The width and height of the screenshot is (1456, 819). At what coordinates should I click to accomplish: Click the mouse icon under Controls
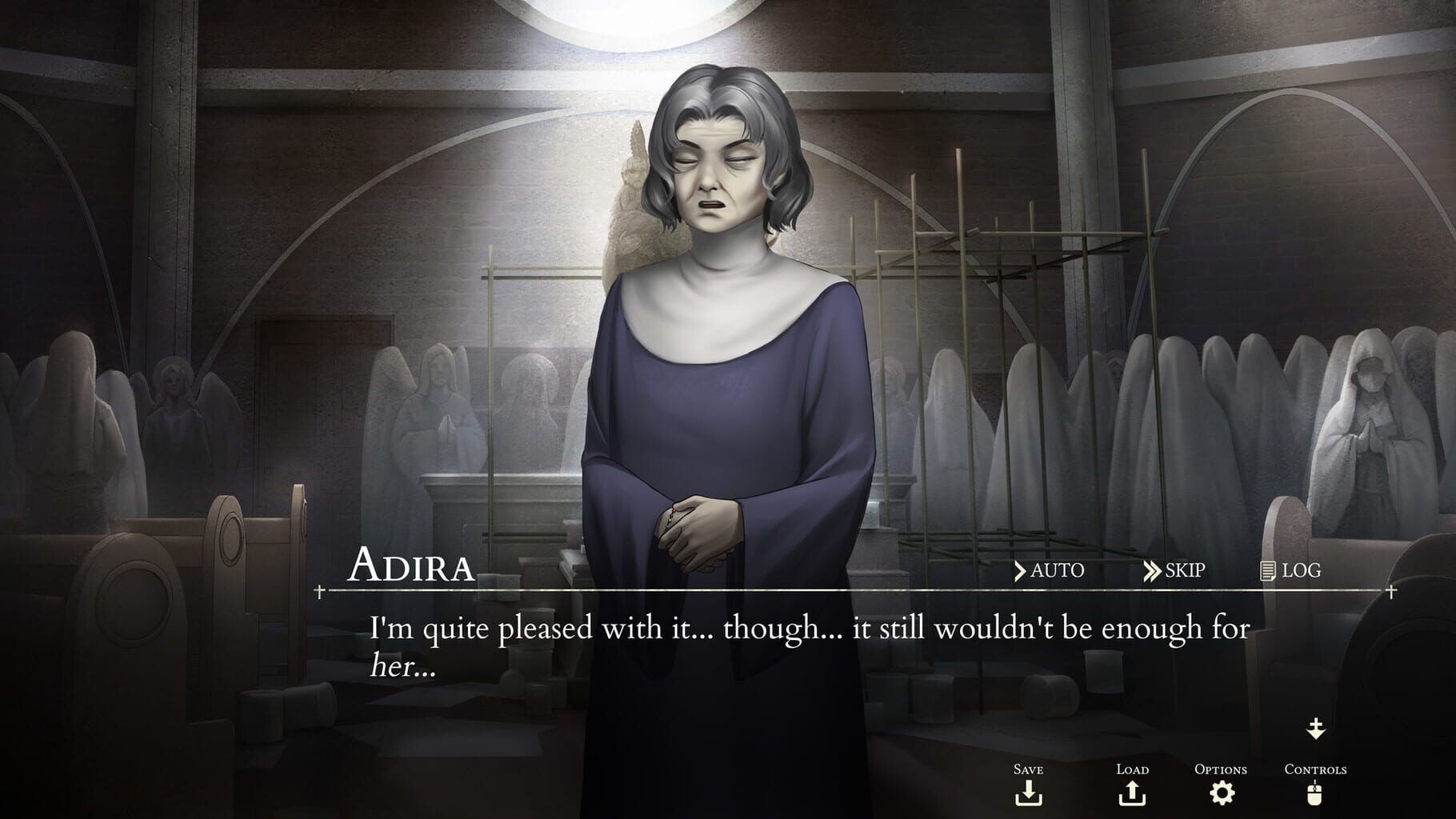click(1314, 795)
